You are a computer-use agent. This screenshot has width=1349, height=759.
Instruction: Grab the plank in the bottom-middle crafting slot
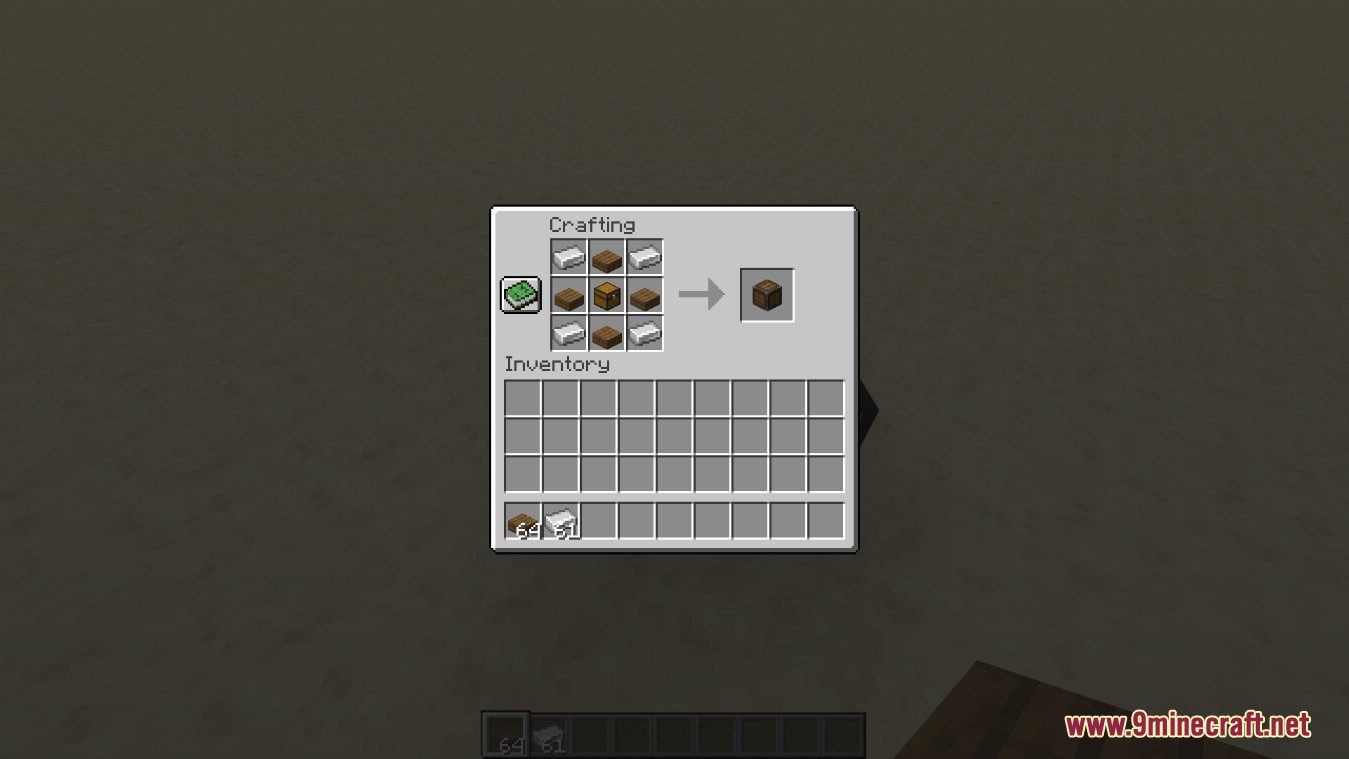coord(605,334)
